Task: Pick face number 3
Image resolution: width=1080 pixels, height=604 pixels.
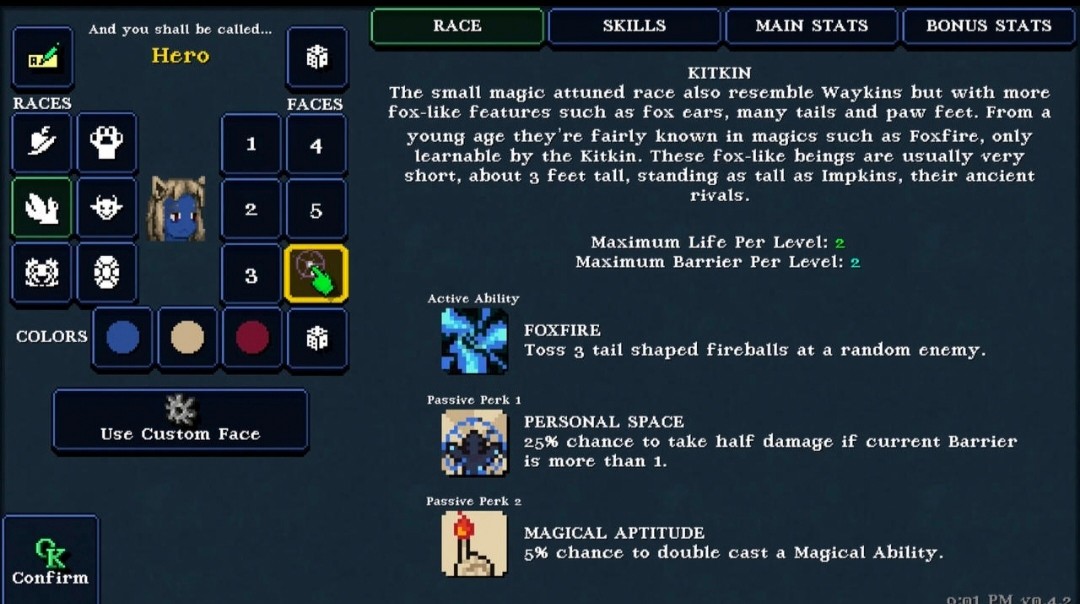Action: click(251, 275)
